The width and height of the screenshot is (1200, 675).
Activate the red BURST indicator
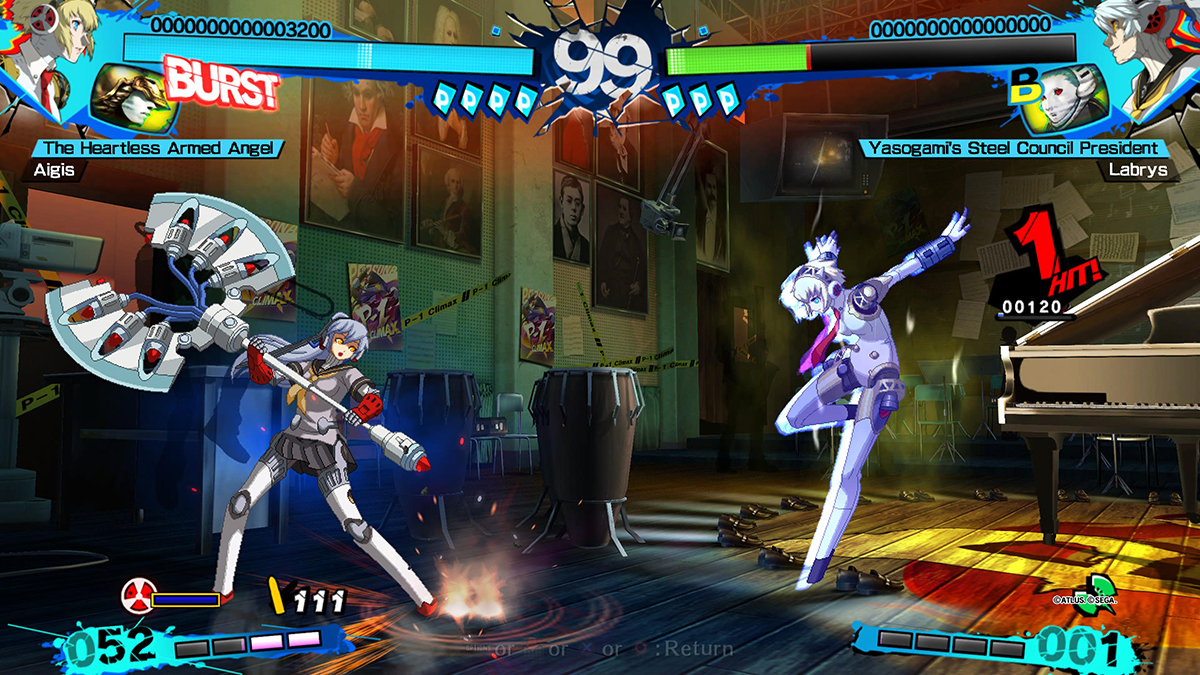click(x=220, y=82)
